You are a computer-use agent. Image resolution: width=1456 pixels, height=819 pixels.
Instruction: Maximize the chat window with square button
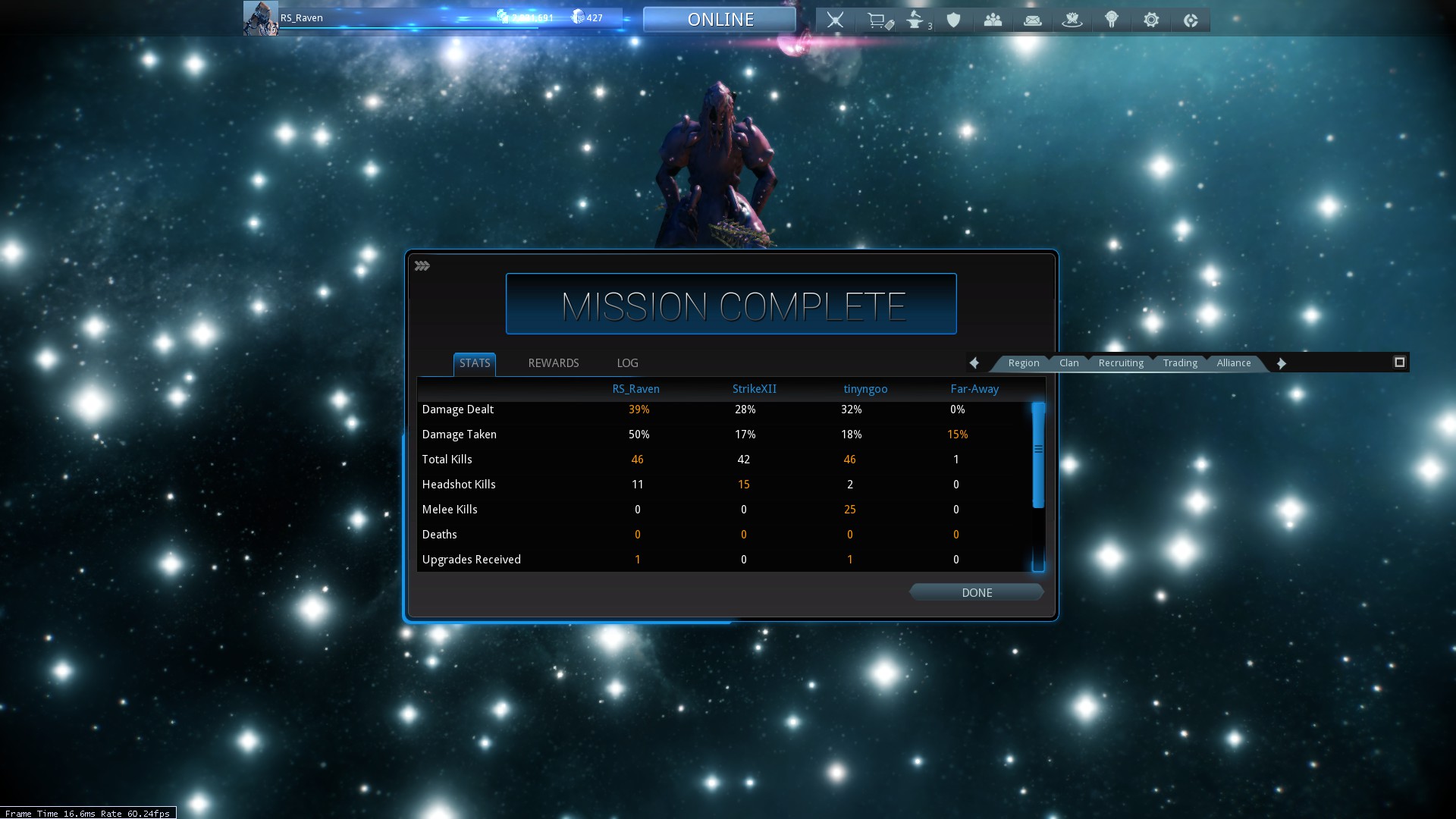[1399, 362]
